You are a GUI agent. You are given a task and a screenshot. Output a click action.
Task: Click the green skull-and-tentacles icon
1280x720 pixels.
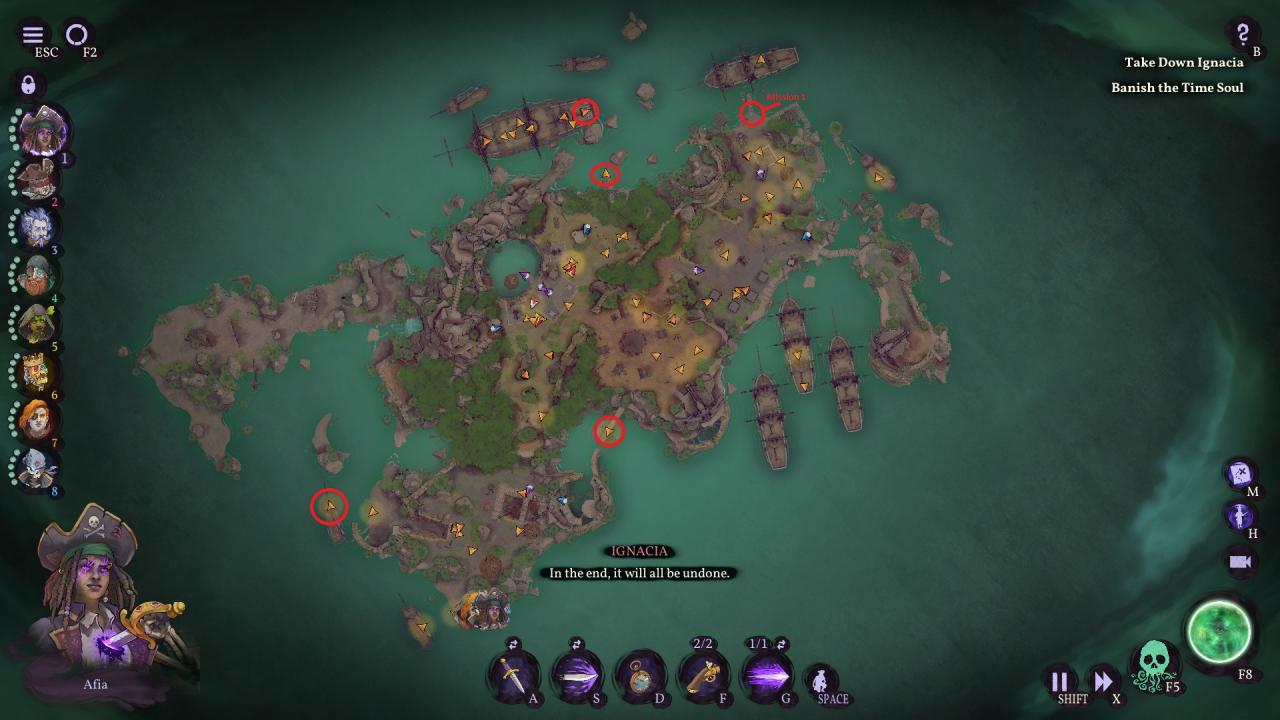[x=1154, y=664]
